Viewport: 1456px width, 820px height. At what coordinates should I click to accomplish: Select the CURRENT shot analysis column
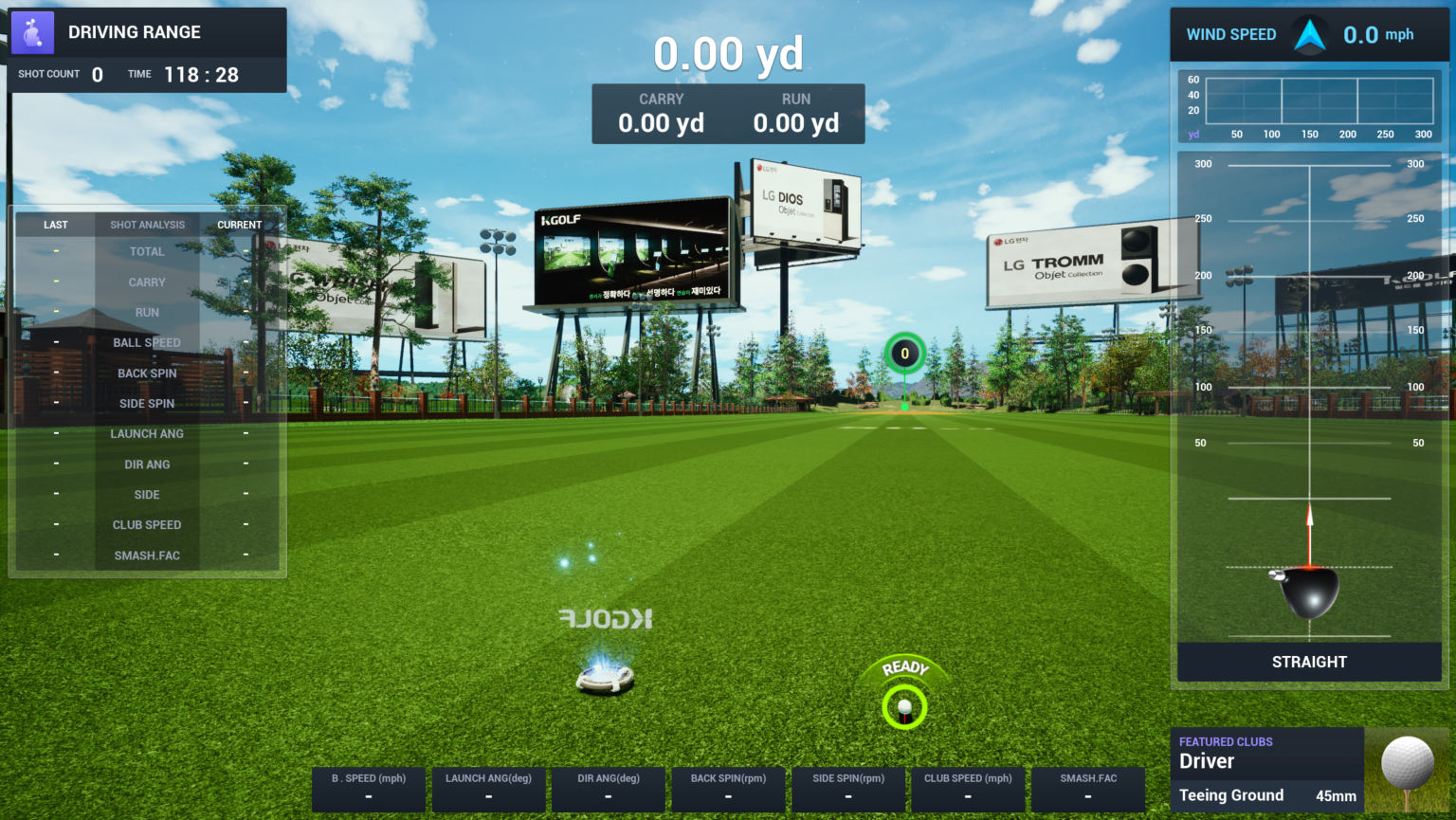240,224
